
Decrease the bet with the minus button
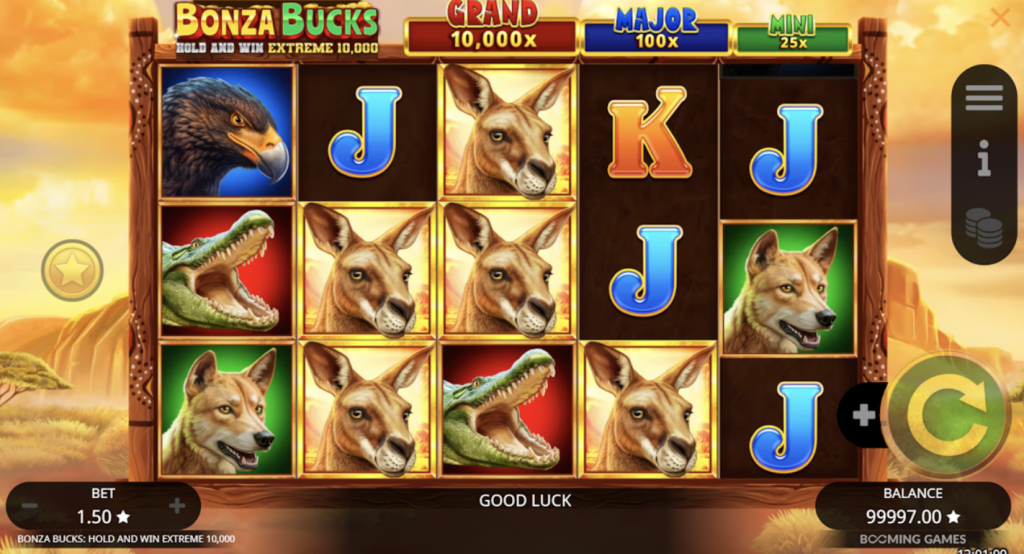[32, 507]
